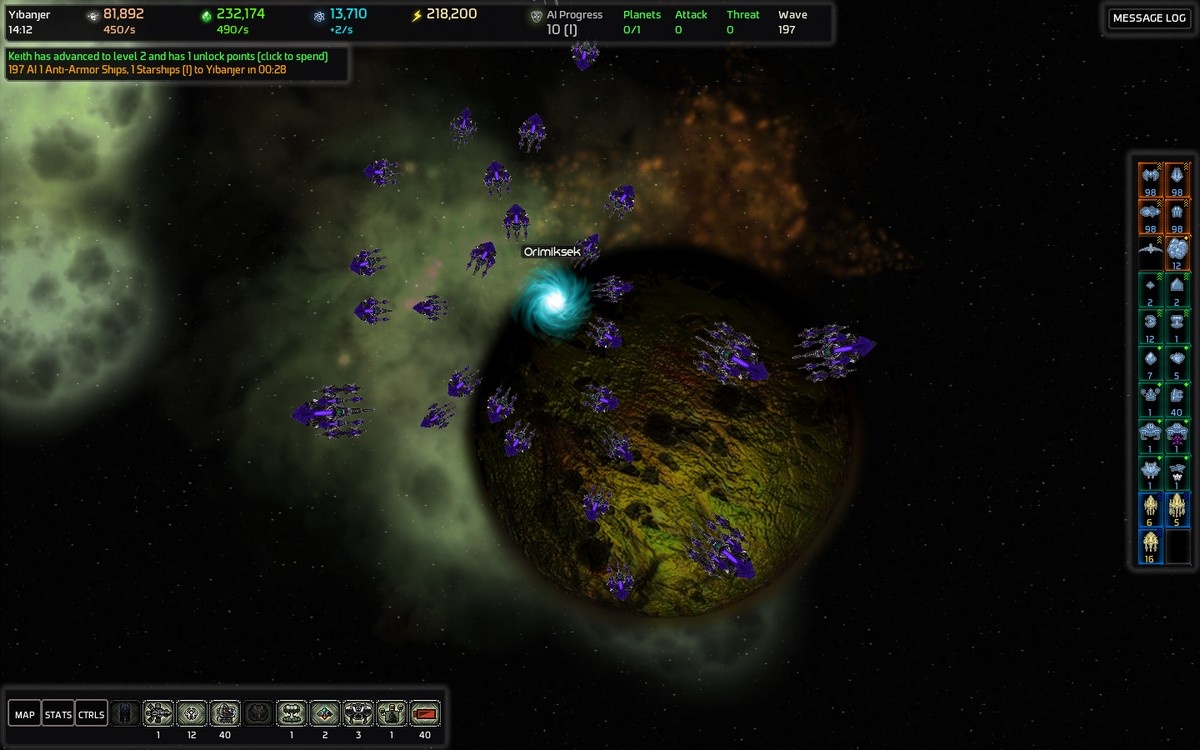Select the yellow ship group numbered 6

tap(1150, 508)
